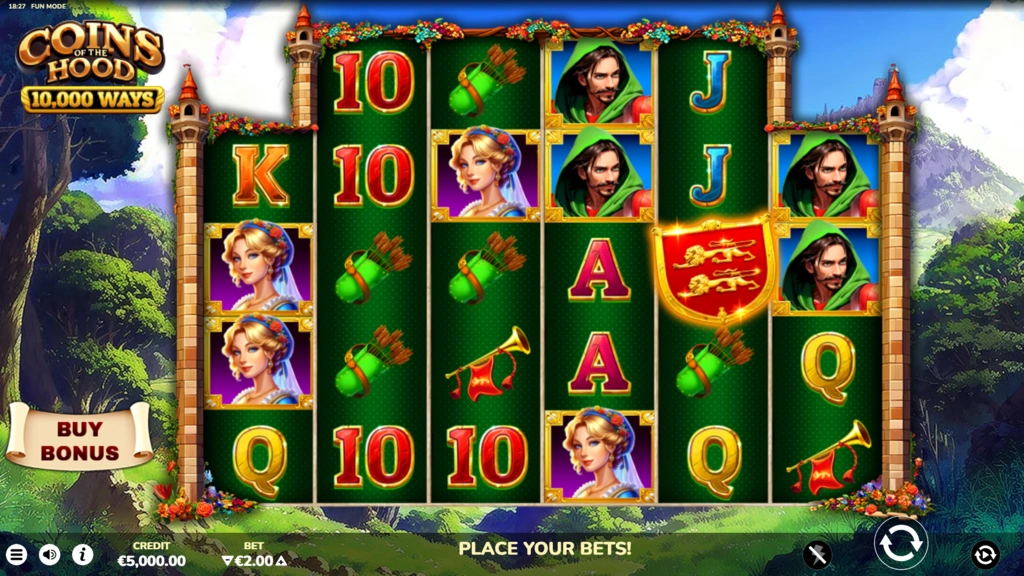
Task: Open the hamburger menu
Action: tap(16, 554)
